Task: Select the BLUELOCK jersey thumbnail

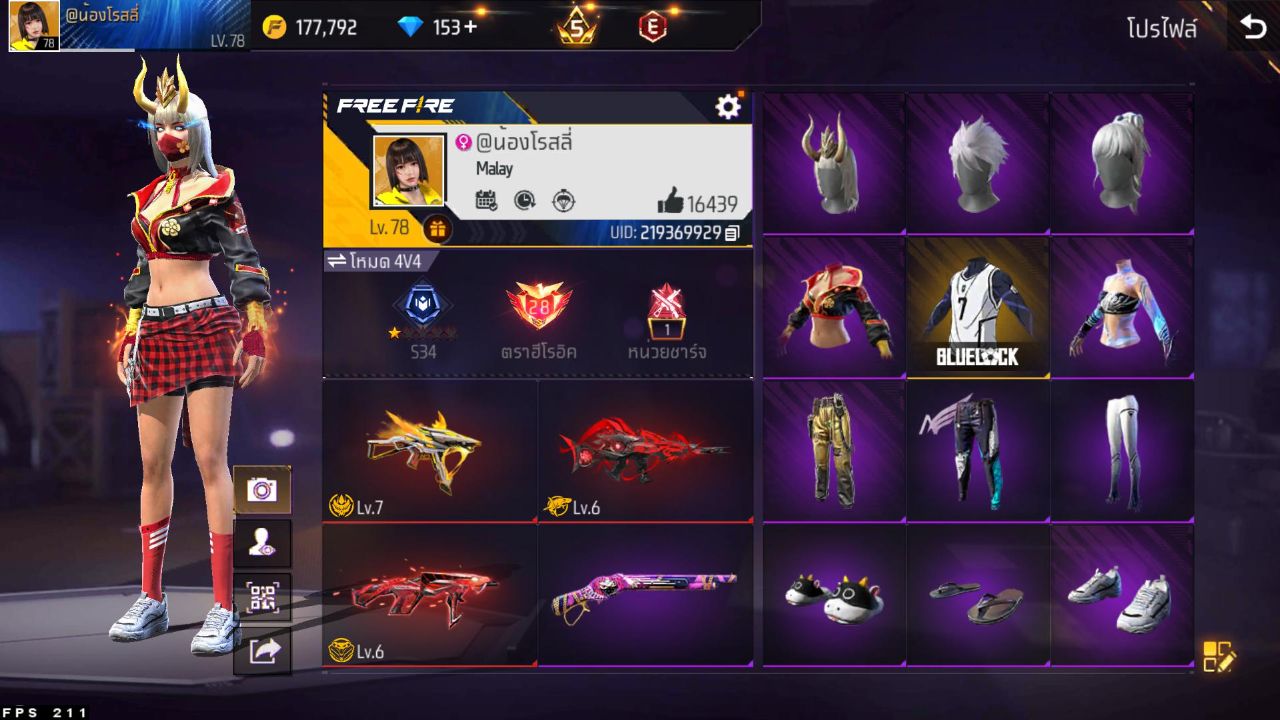Action: (x=978, y=307)
